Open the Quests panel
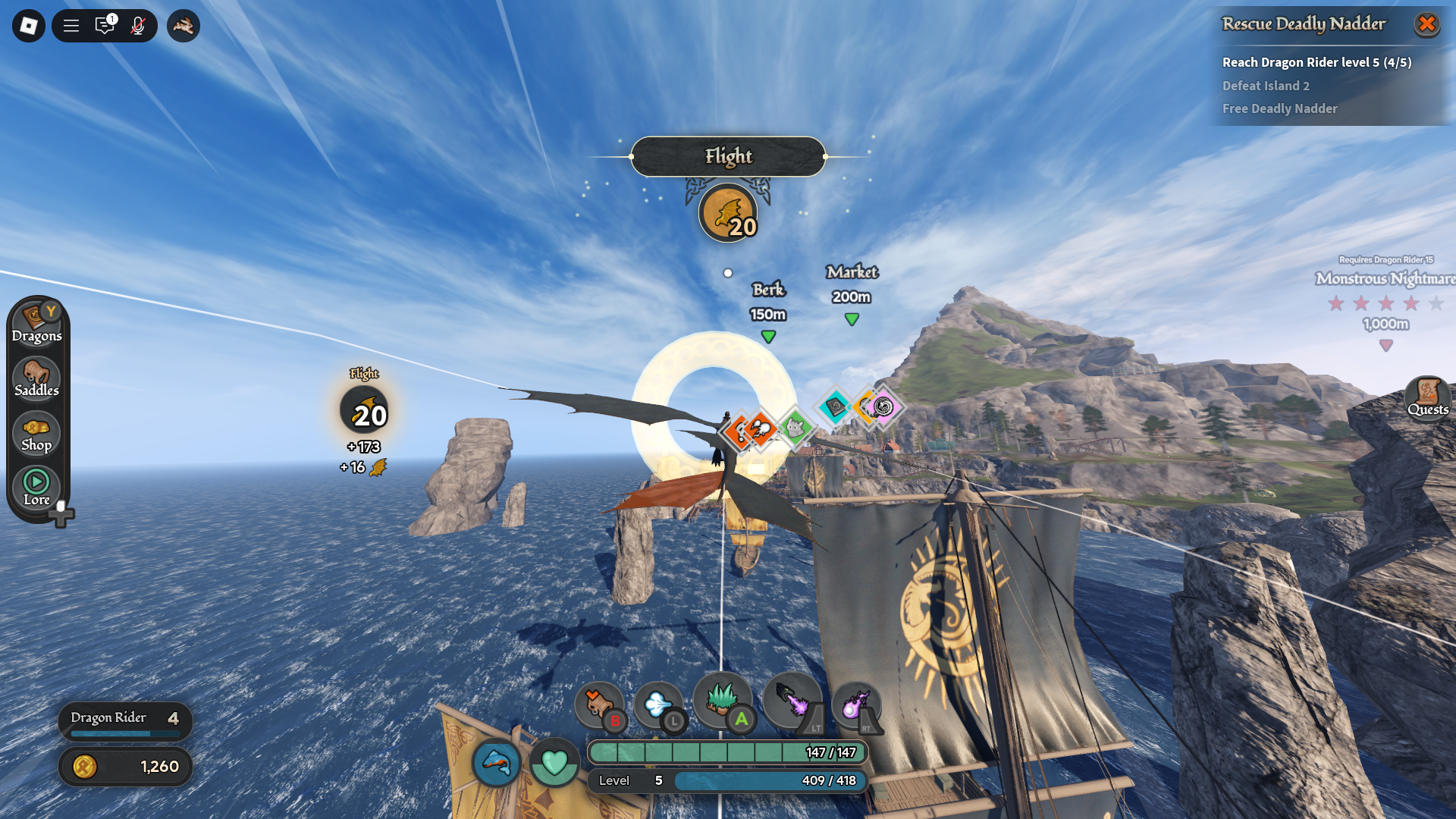 coord(1427,397)
